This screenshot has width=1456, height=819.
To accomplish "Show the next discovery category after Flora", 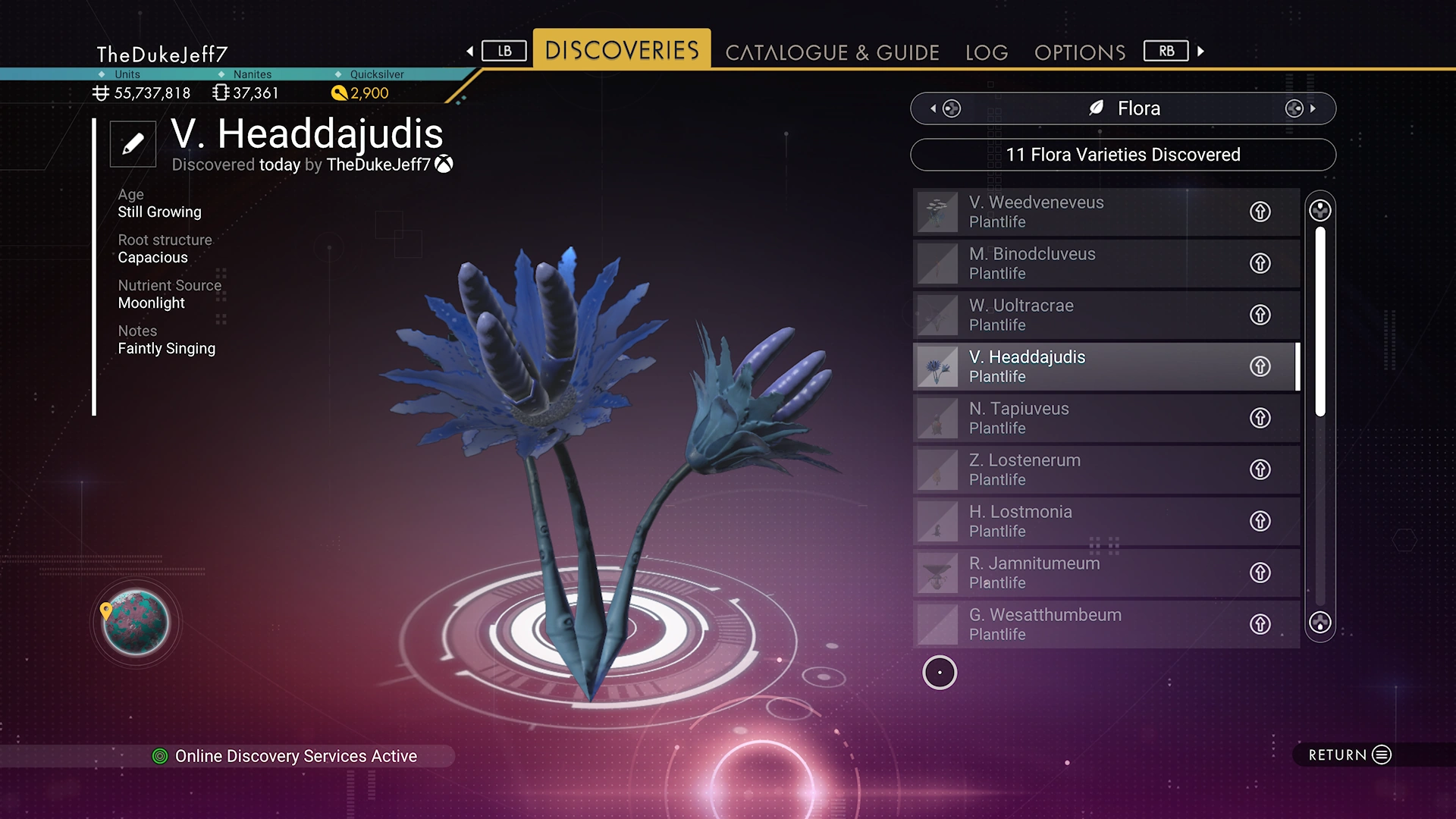I will point(1301,108).
